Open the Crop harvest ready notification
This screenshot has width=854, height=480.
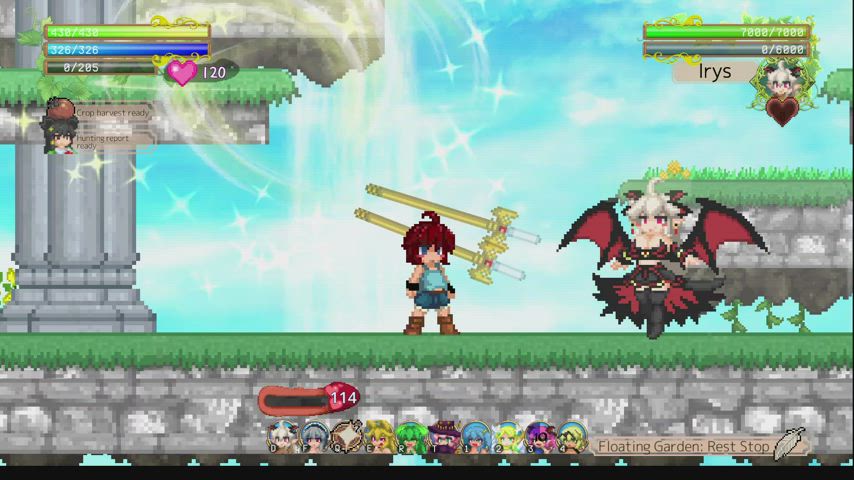pos(112,113)
